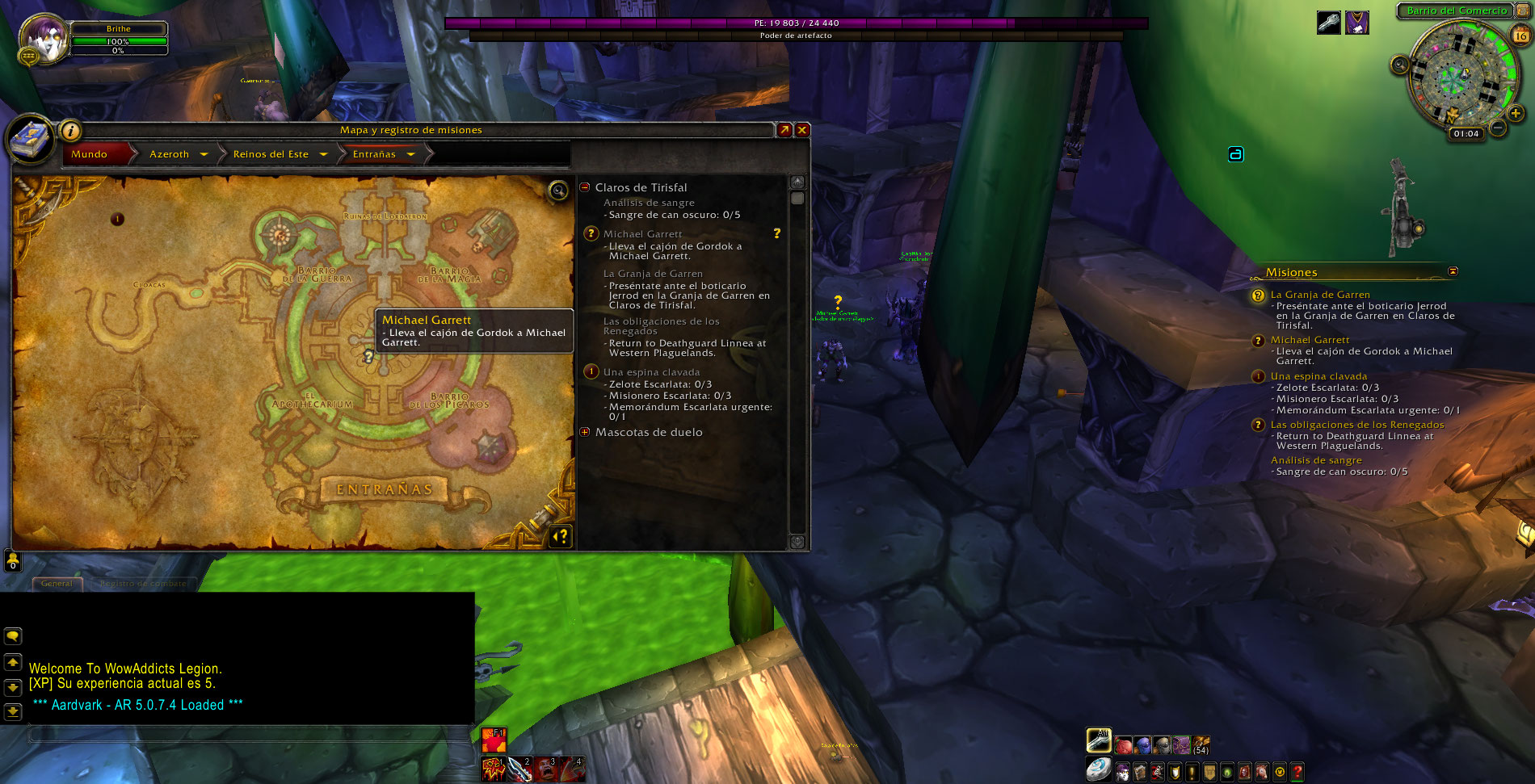
Task: Click the Michael Garrett quest marker on map
Action: click(368, 355)
